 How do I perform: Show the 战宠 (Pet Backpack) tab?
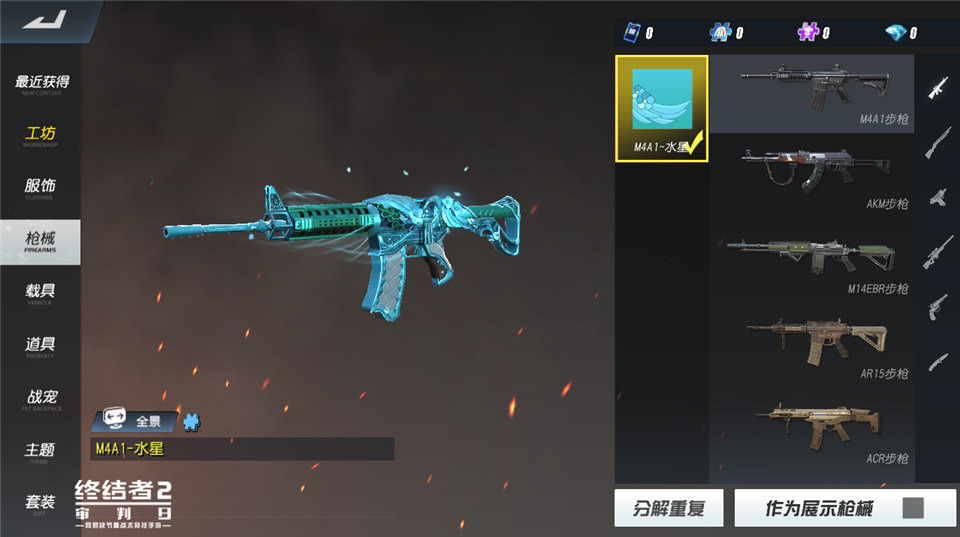point(41,399)
